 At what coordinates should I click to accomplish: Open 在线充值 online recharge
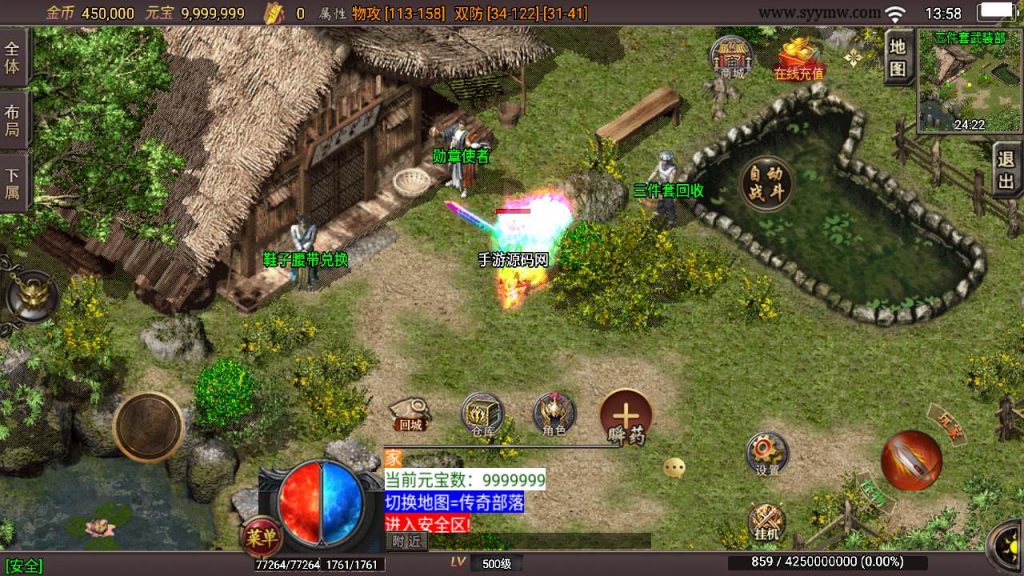[x=799, y=58]
